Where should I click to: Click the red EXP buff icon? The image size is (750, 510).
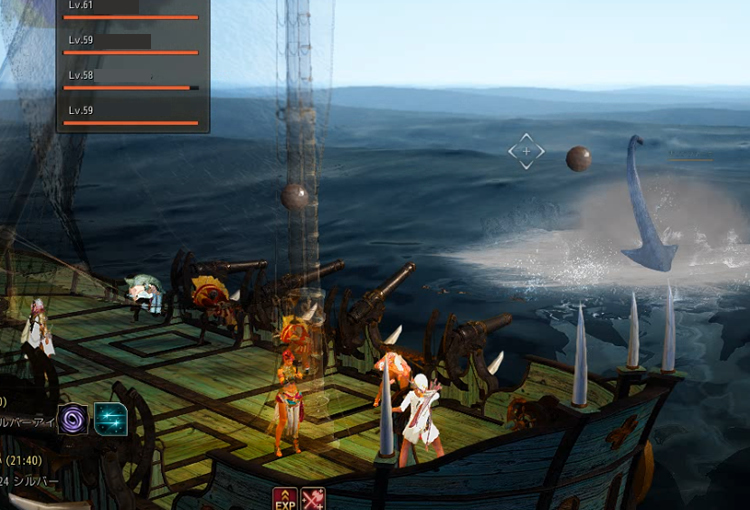(x=284, y=498)
